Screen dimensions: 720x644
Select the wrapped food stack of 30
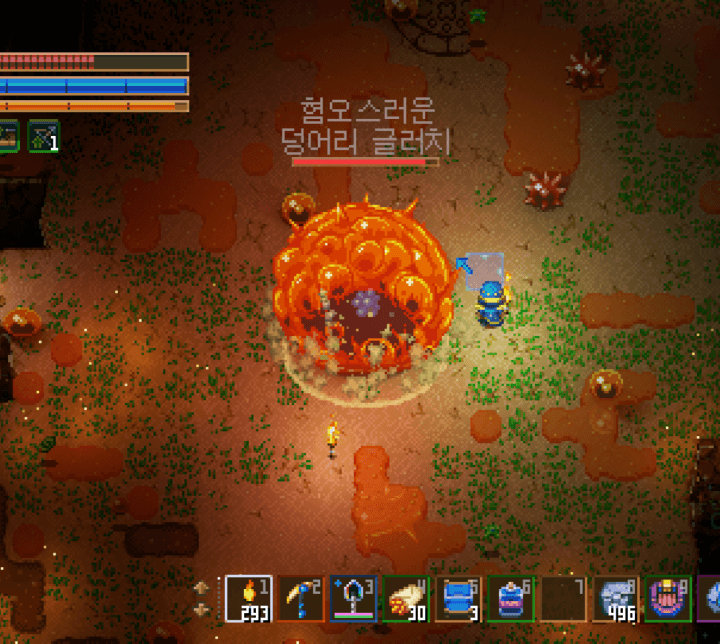click(406, 598)
